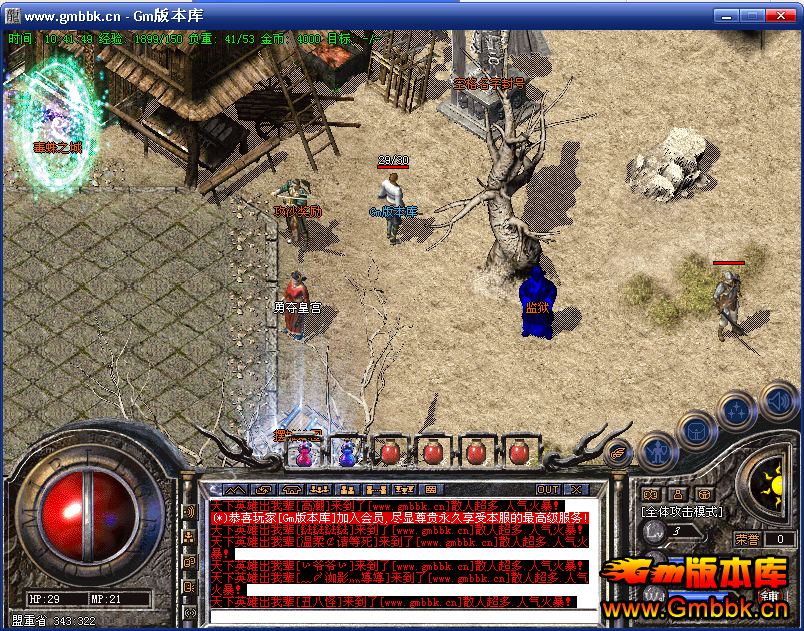This screenshot has width=804, height=631.
Task: Click the red member announcement chat line
Action: pos(400,517)
